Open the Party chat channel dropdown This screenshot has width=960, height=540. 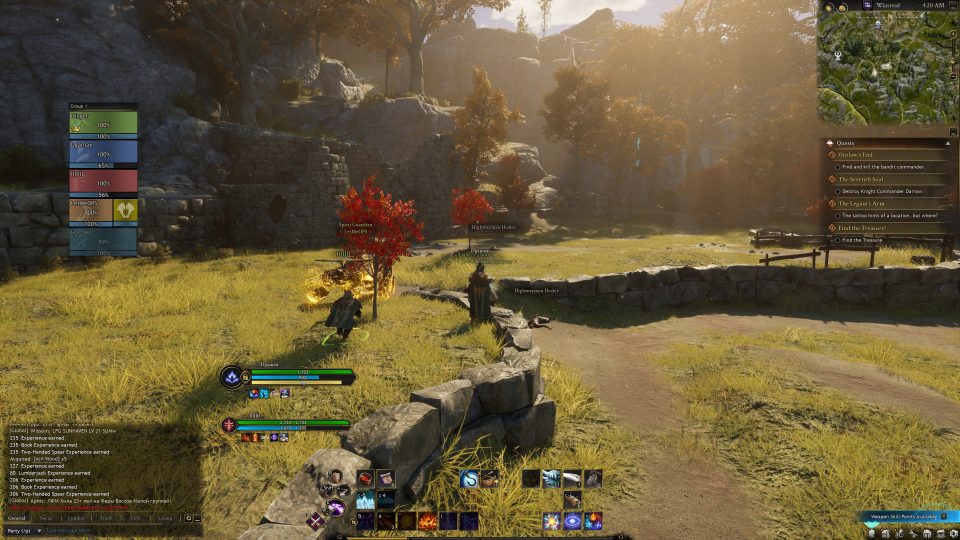22,531
